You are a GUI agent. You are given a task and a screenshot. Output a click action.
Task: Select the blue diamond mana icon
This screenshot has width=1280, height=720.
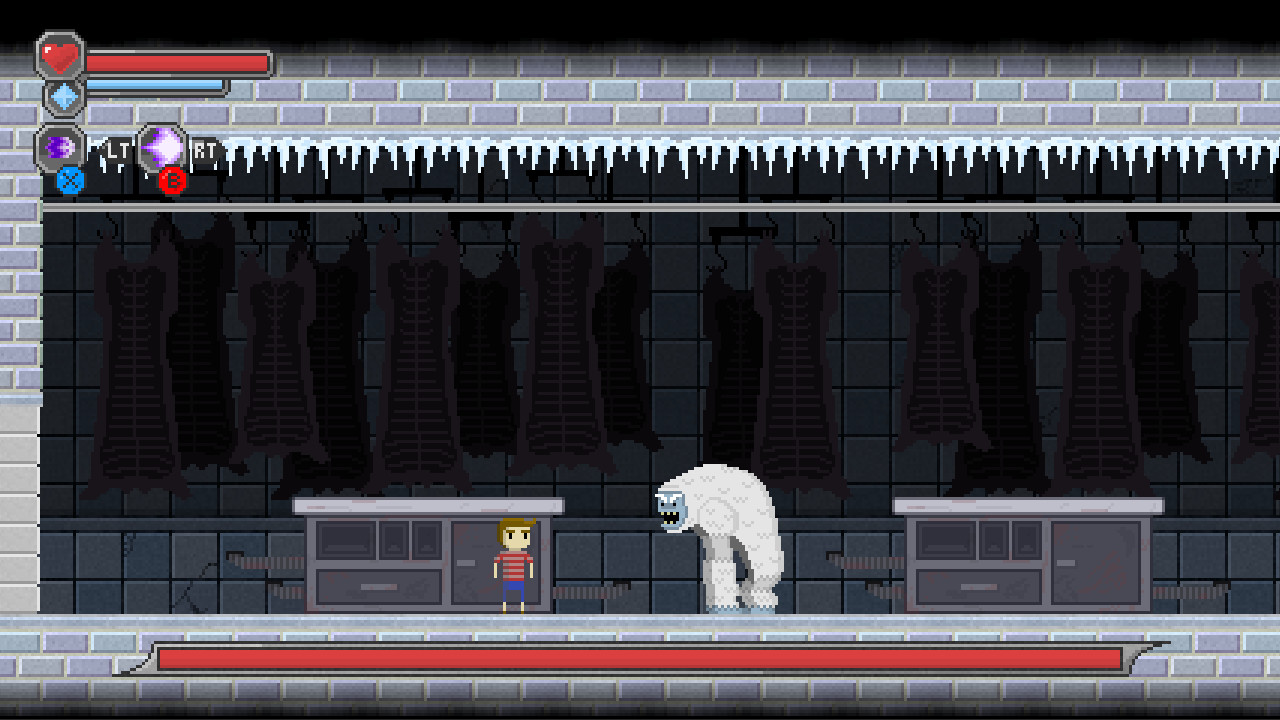64,97
